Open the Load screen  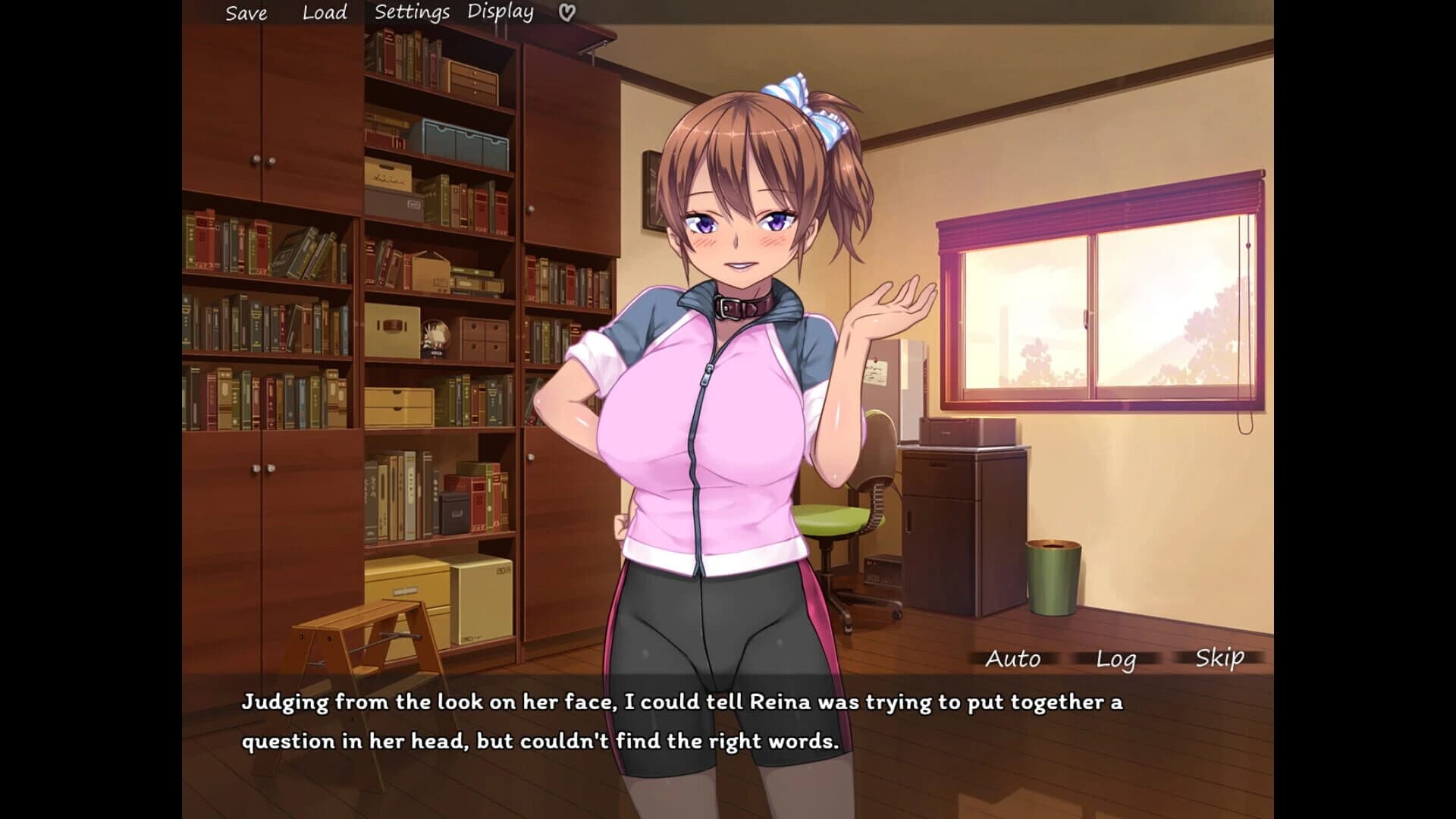(x=323, y=12)
